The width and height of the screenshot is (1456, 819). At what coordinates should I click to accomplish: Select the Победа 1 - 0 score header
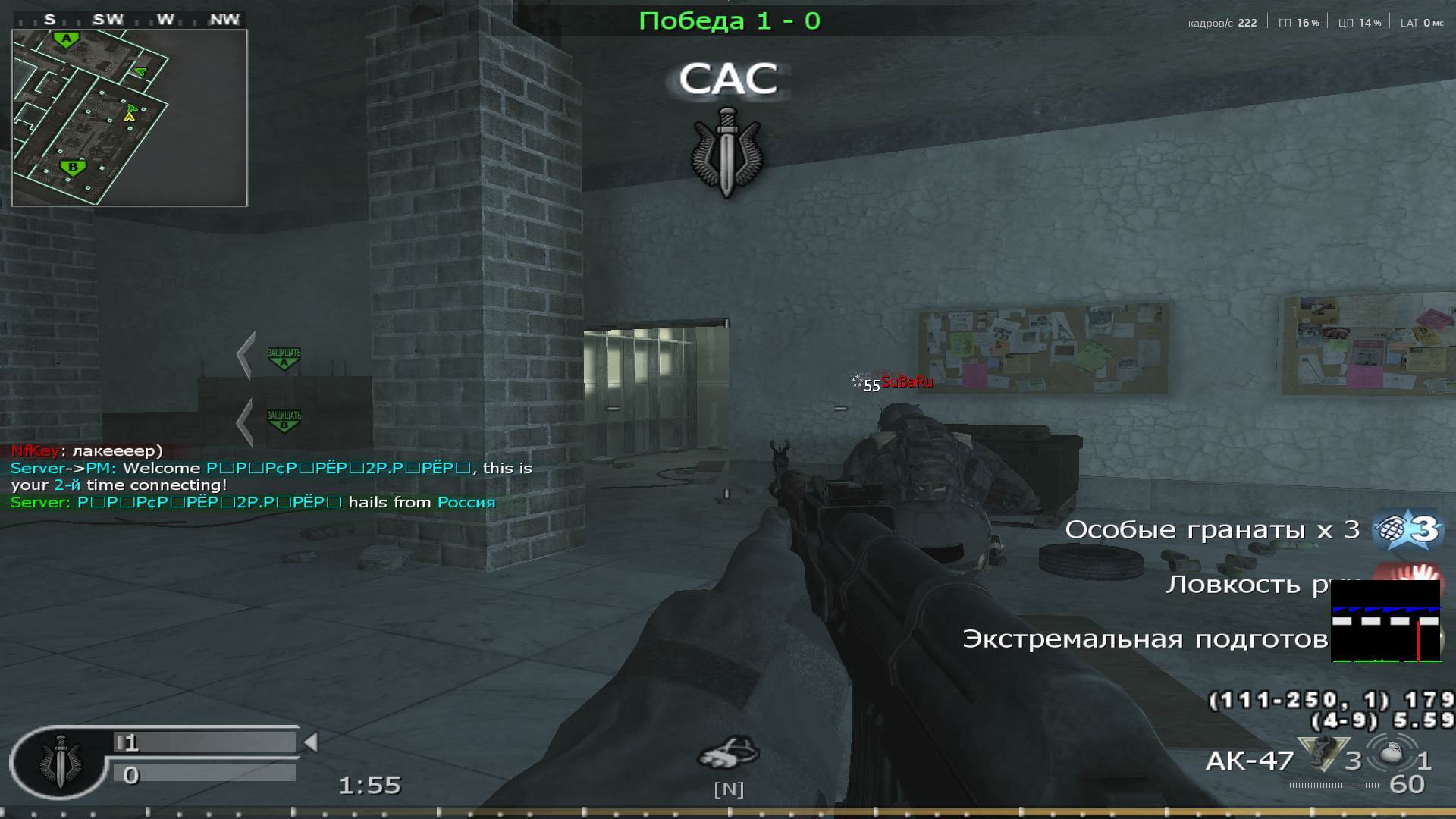pyautogui.click(x=730, y=20)
